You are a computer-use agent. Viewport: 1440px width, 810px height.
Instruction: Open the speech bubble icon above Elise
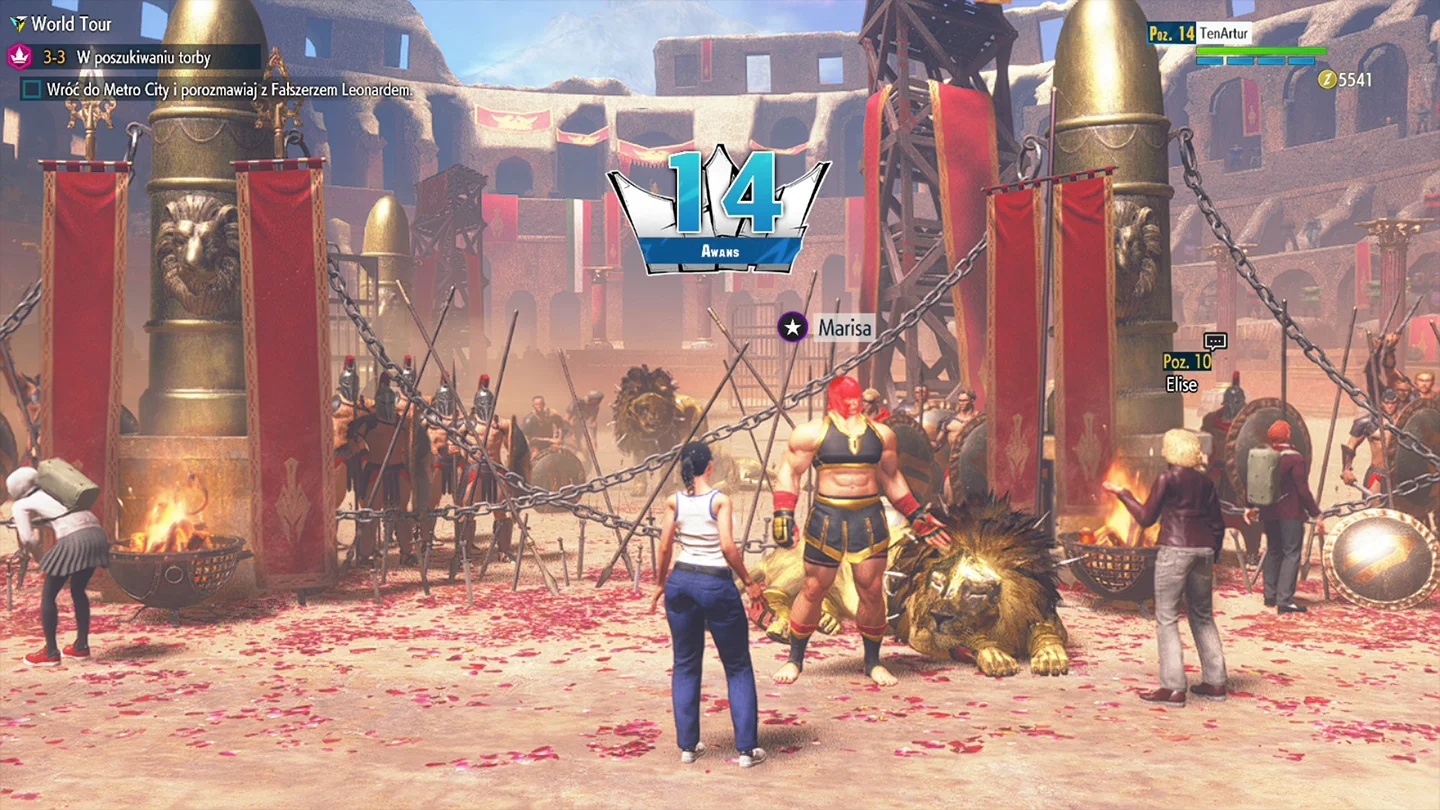pos(1215,341)
